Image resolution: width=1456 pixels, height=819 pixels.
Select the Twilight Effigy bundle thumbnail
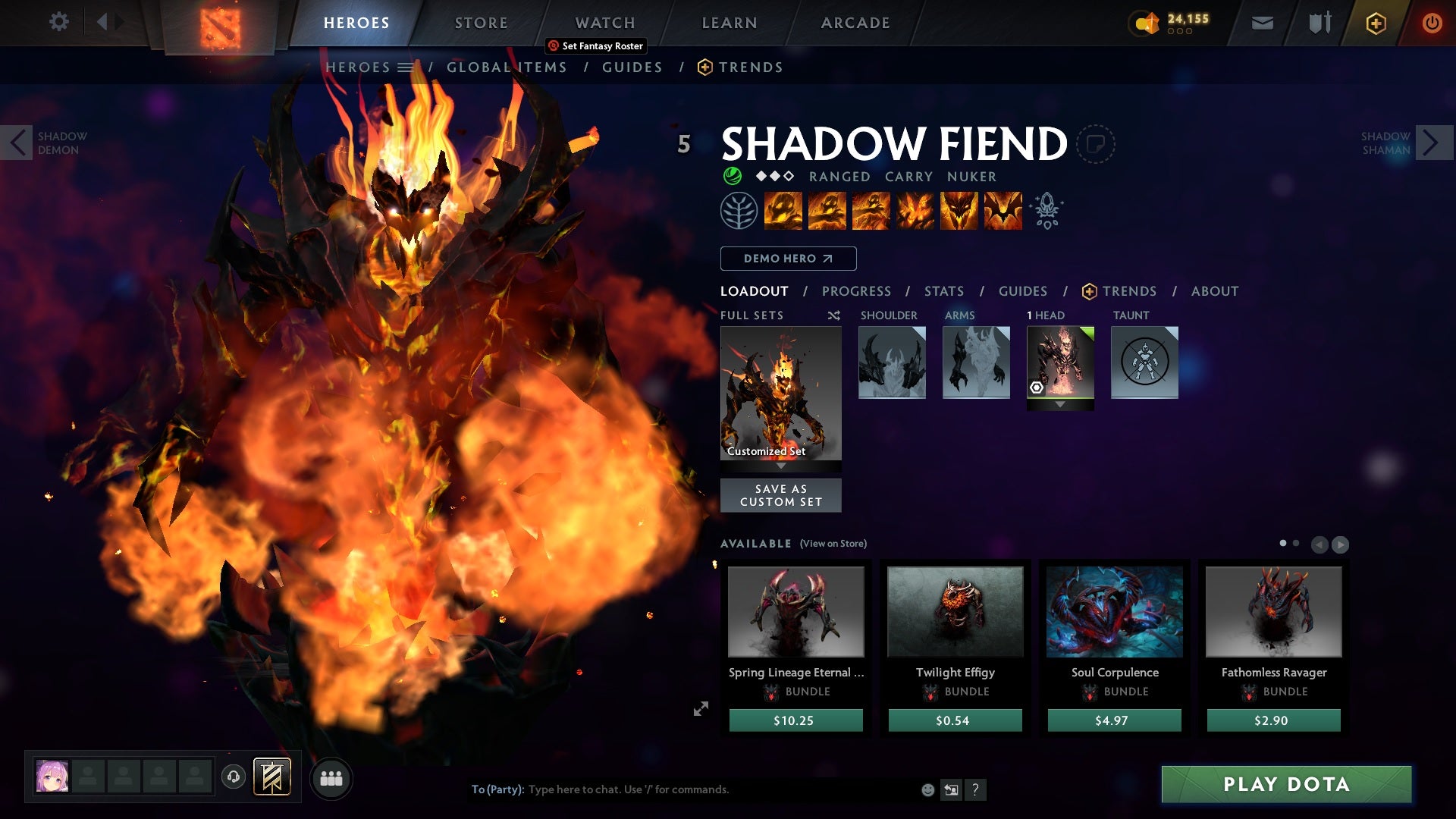954,611
